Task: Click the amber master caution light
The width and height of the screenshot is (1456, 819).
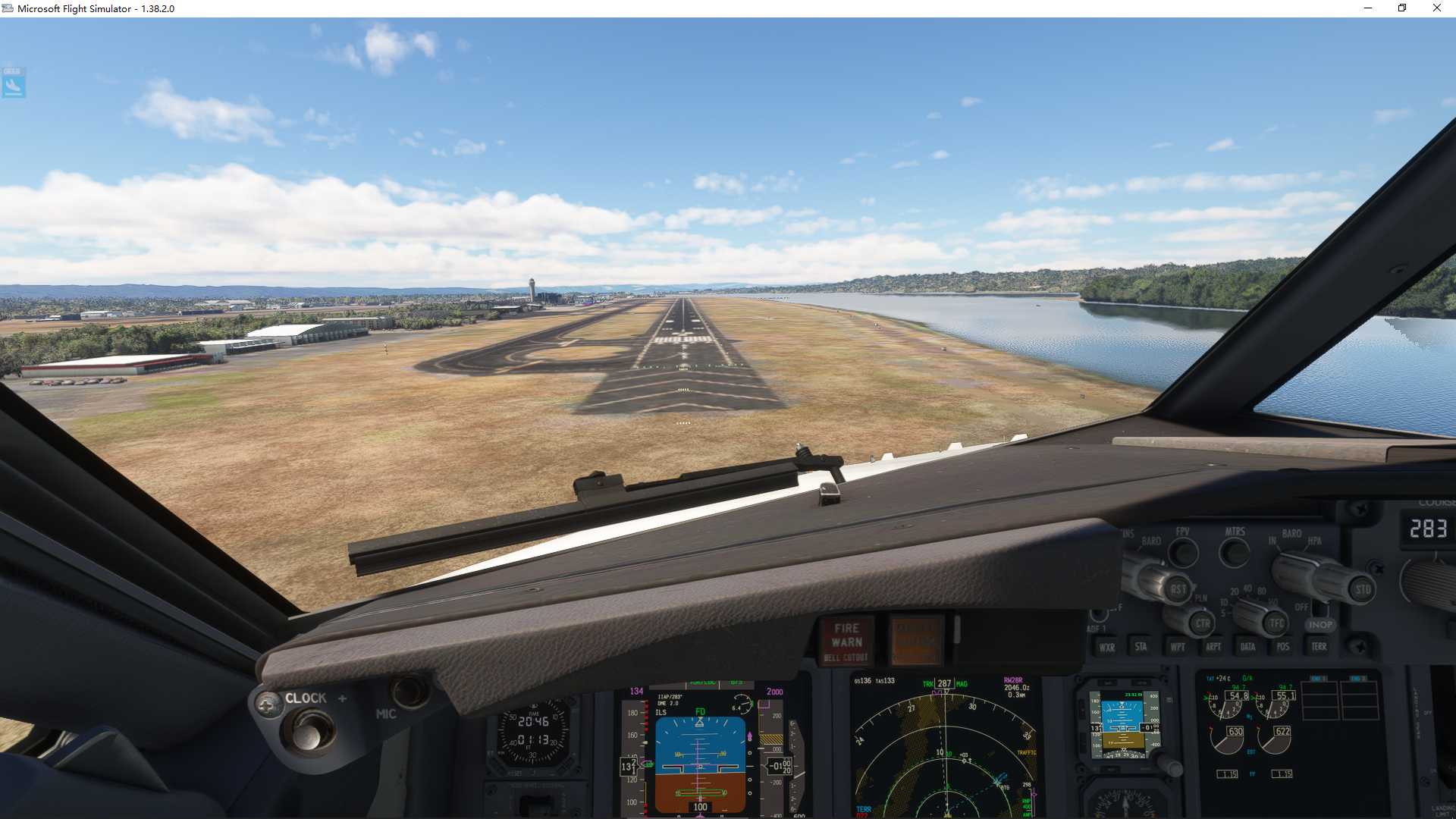Action: click(x=916, y=639)
